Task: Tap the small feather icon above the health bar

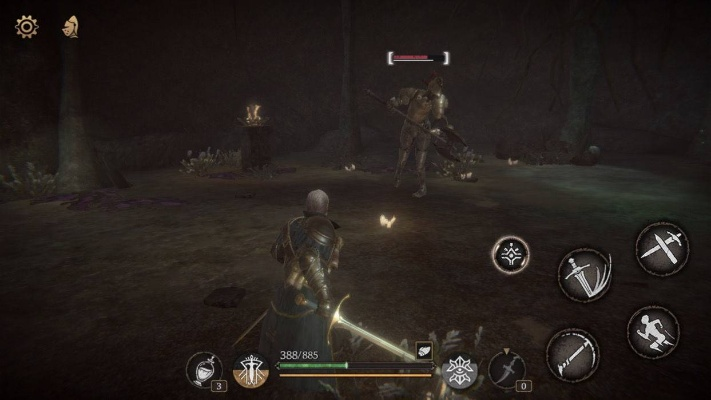Action: [423, 349]
